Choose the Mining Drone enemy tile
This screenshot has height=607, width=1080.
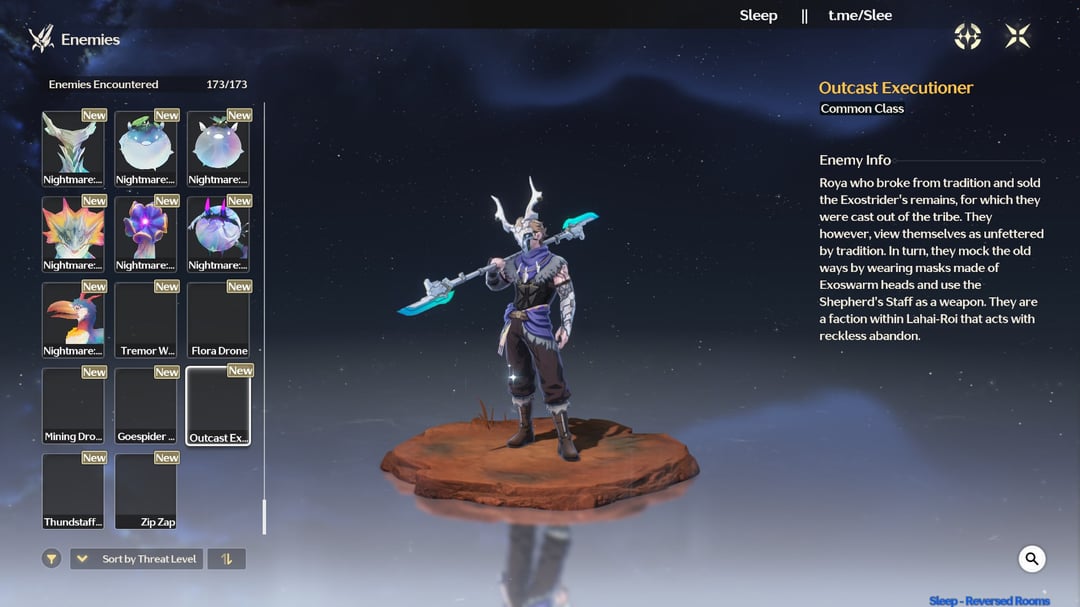point(73,406)
